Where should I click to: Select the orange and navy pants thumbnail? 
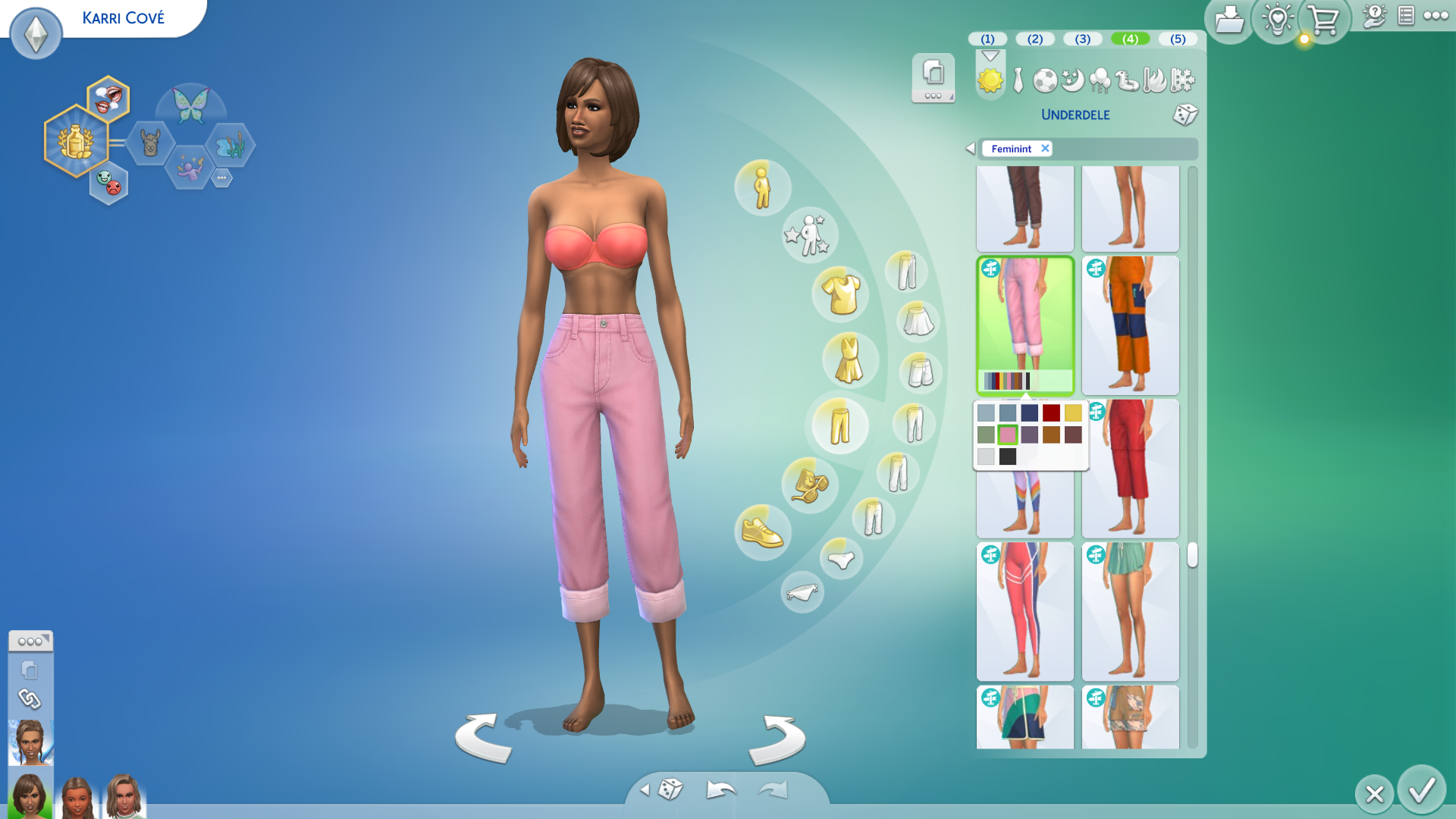pyautogui.click(x=1130, y=325)
